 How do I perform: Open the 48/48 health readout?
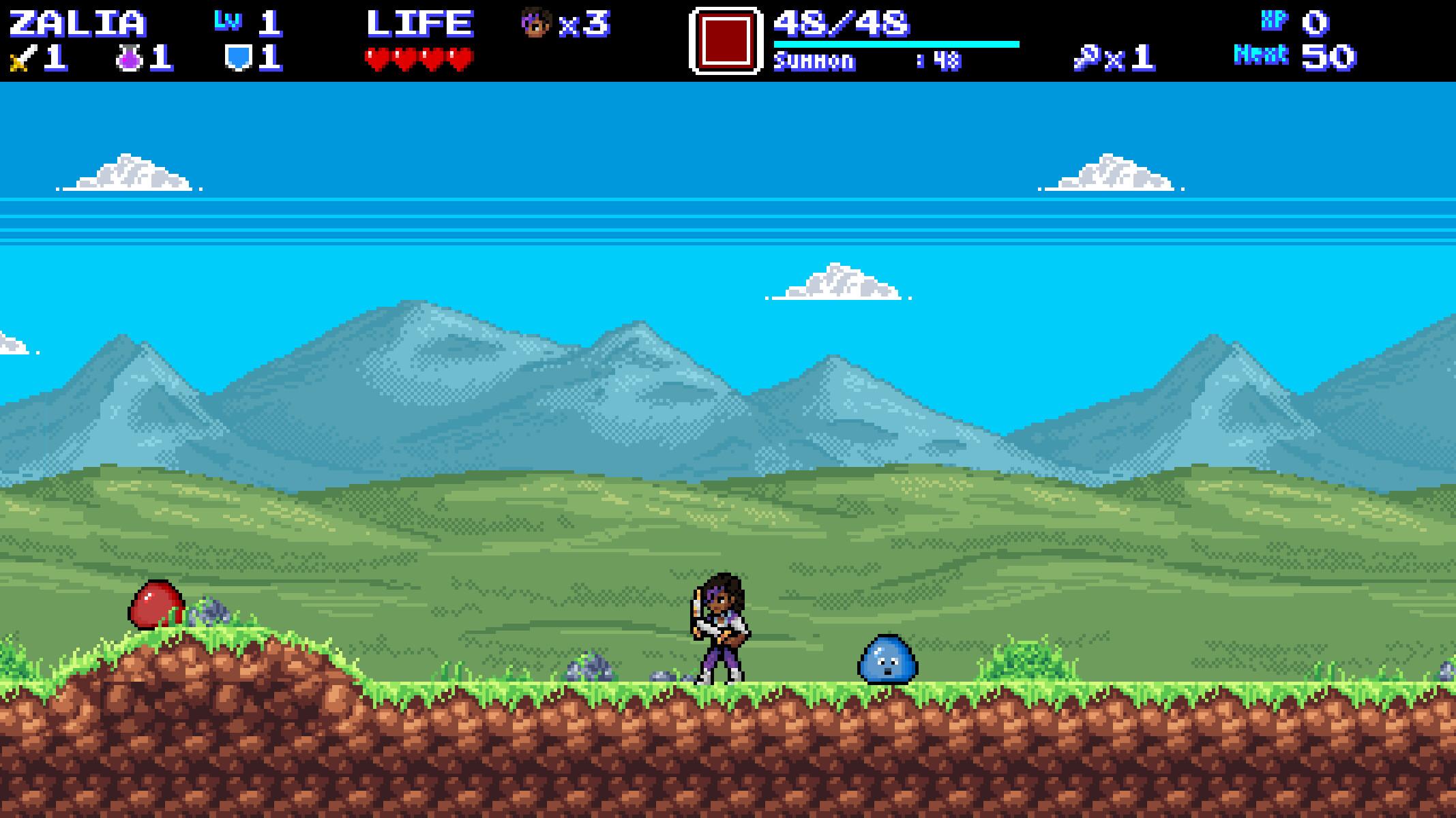pos(842,24)
